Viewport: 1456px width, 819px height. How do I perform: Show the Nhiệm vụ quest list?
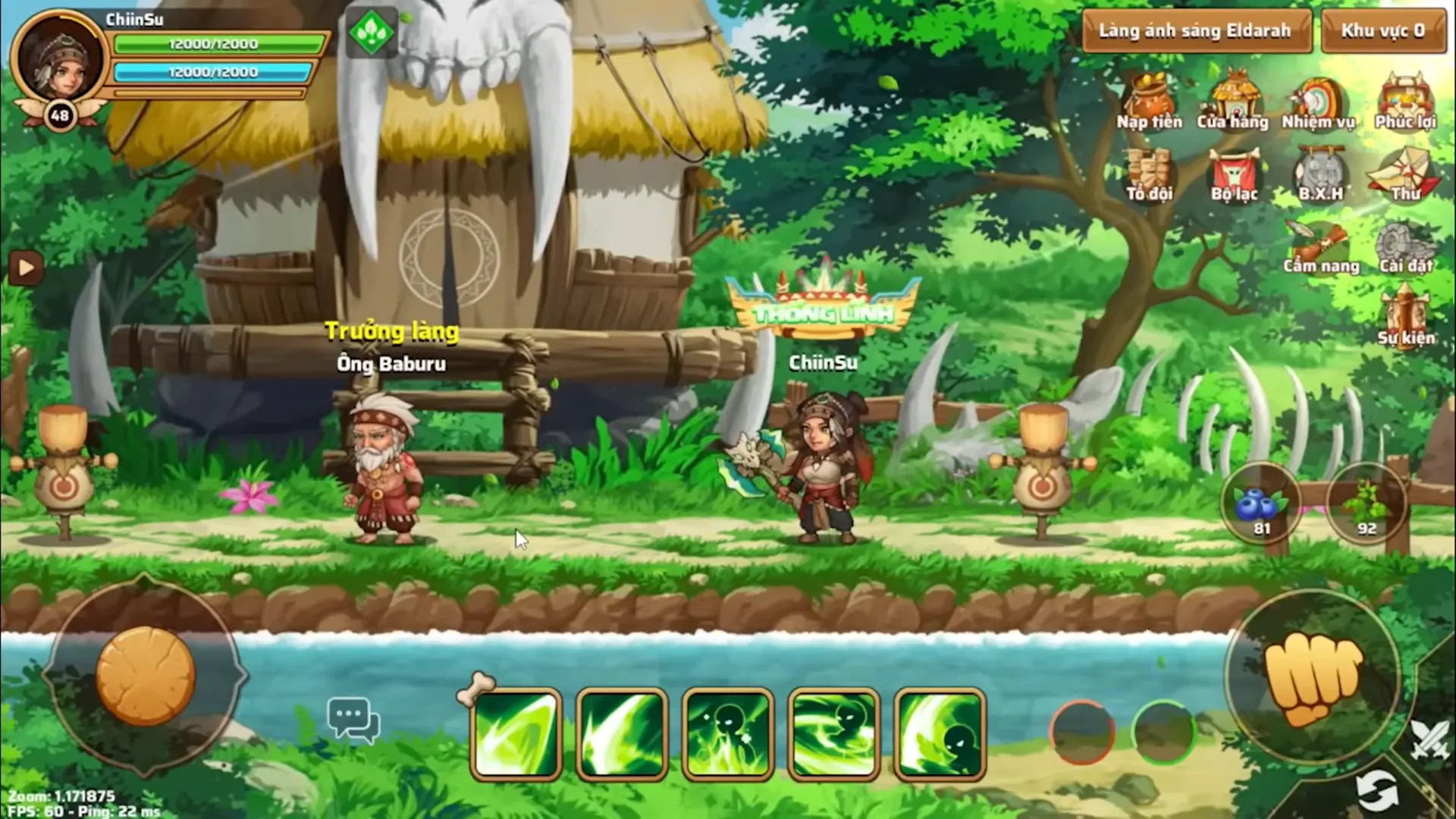point(1318,102)
